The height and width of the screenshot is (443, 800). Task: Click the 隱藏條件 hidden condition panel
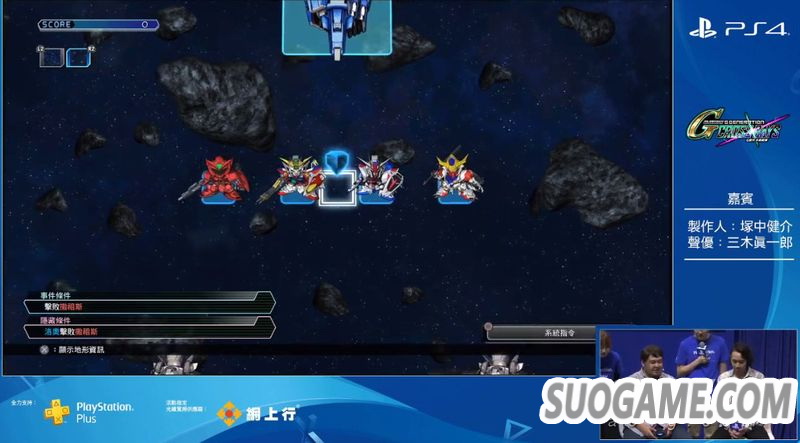[x=150, y=326]
